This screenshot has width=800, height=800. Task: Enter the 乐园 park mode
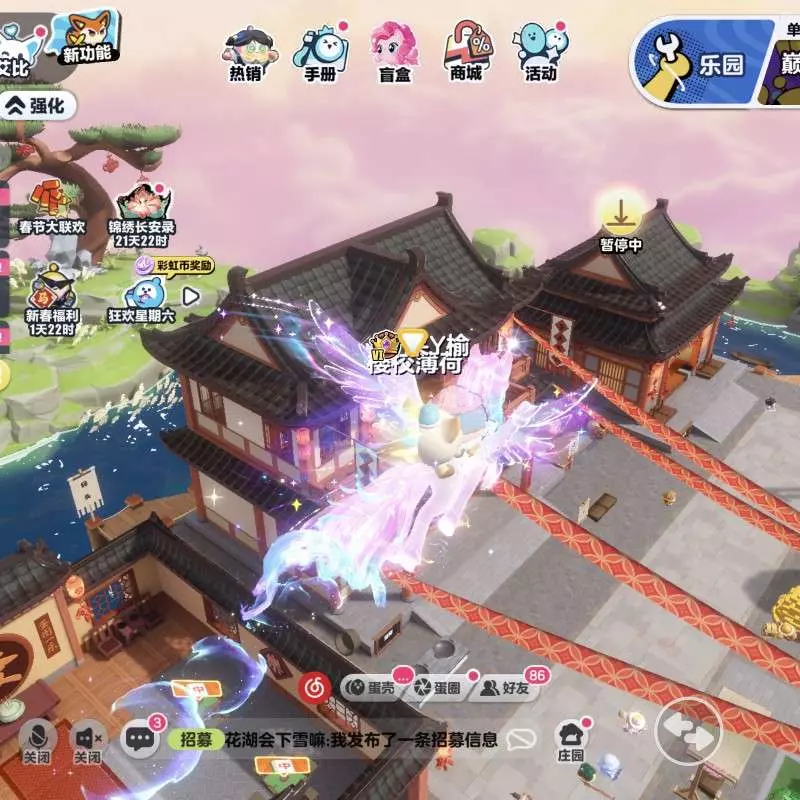(x=700, y=61)
